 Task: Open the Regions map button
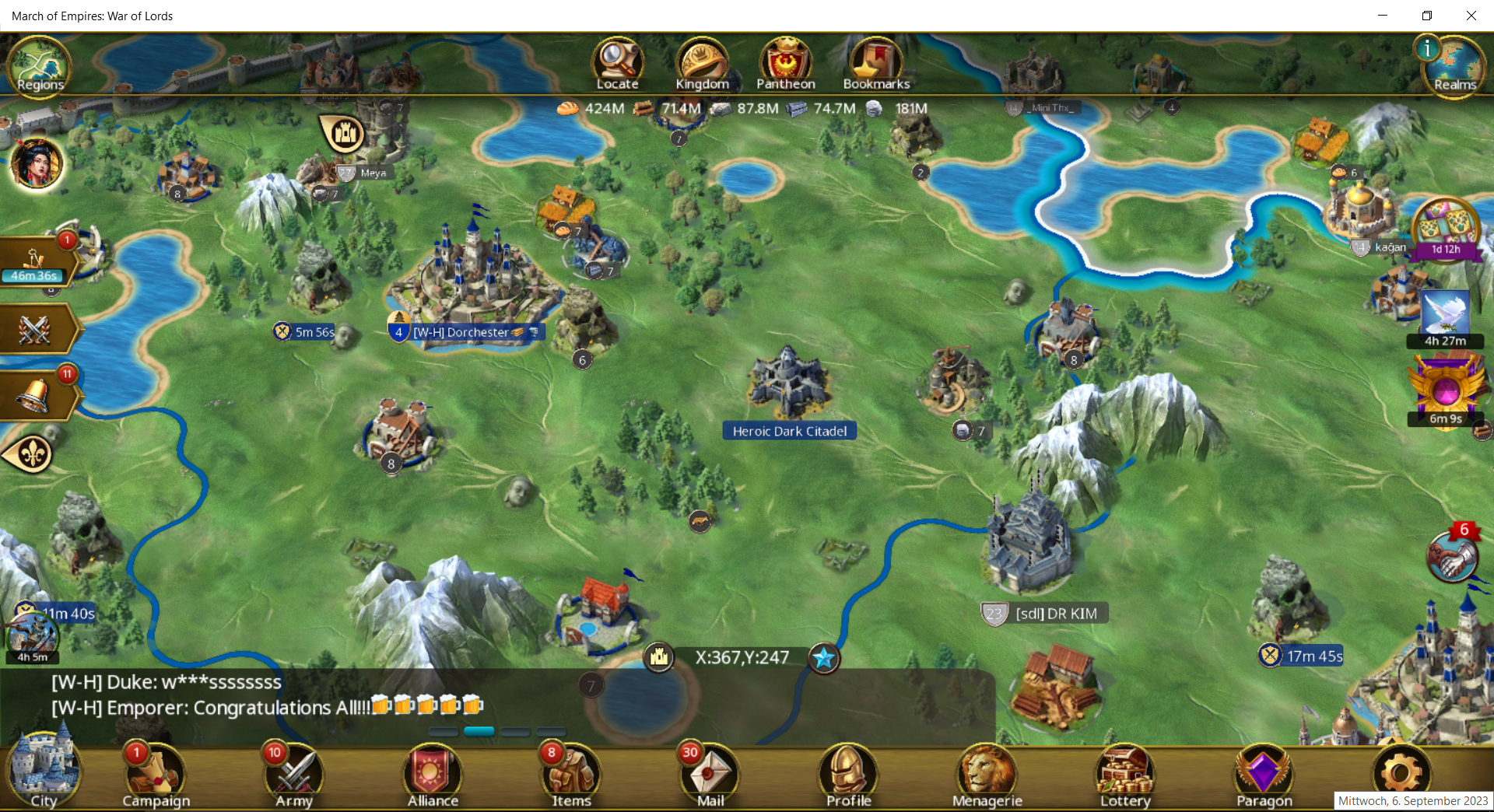click(x=39, y=66)
